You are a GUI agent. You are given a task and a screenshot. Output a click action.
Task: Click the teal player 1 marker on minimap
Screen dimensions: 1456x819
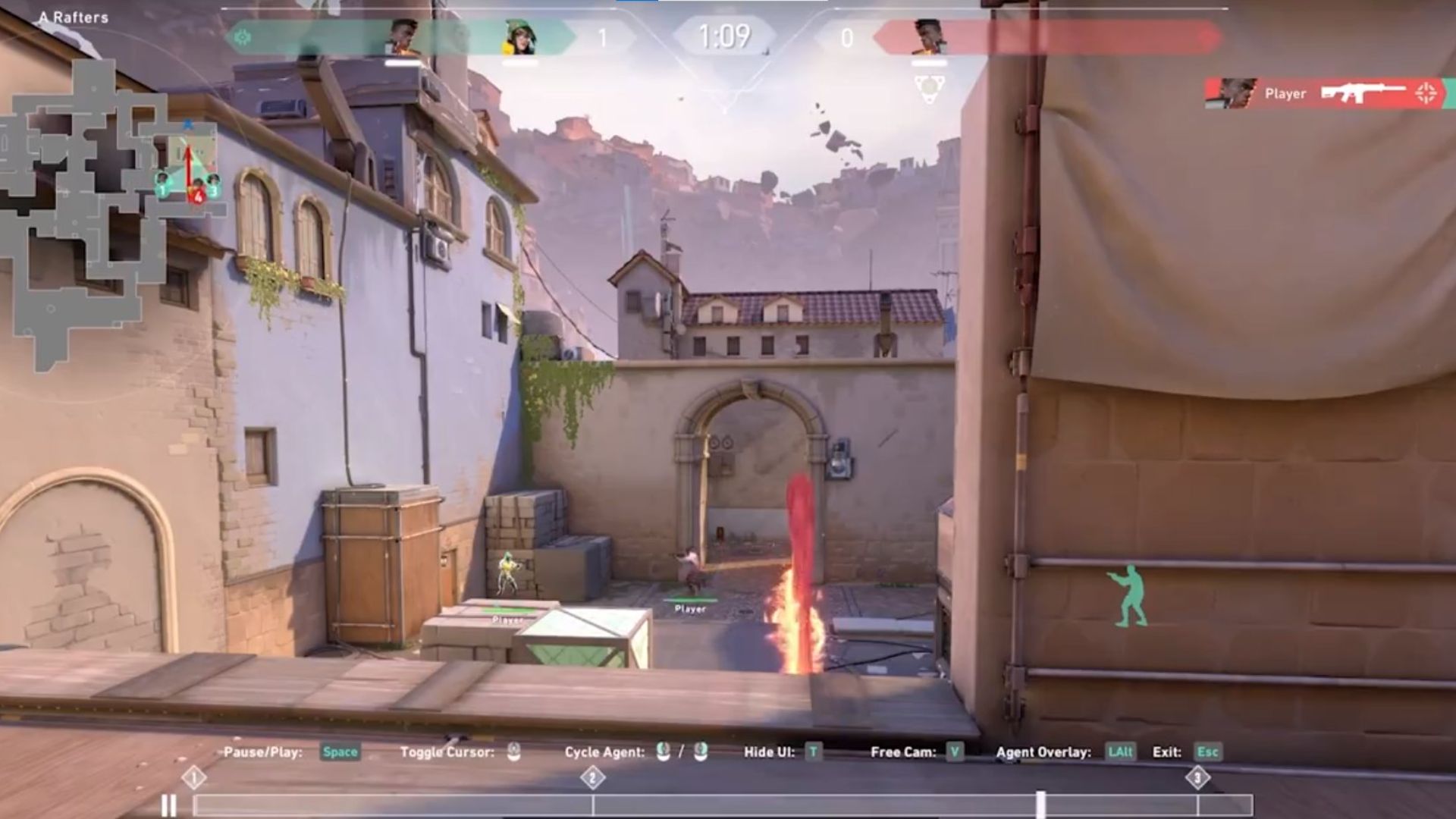click(162, 187)
